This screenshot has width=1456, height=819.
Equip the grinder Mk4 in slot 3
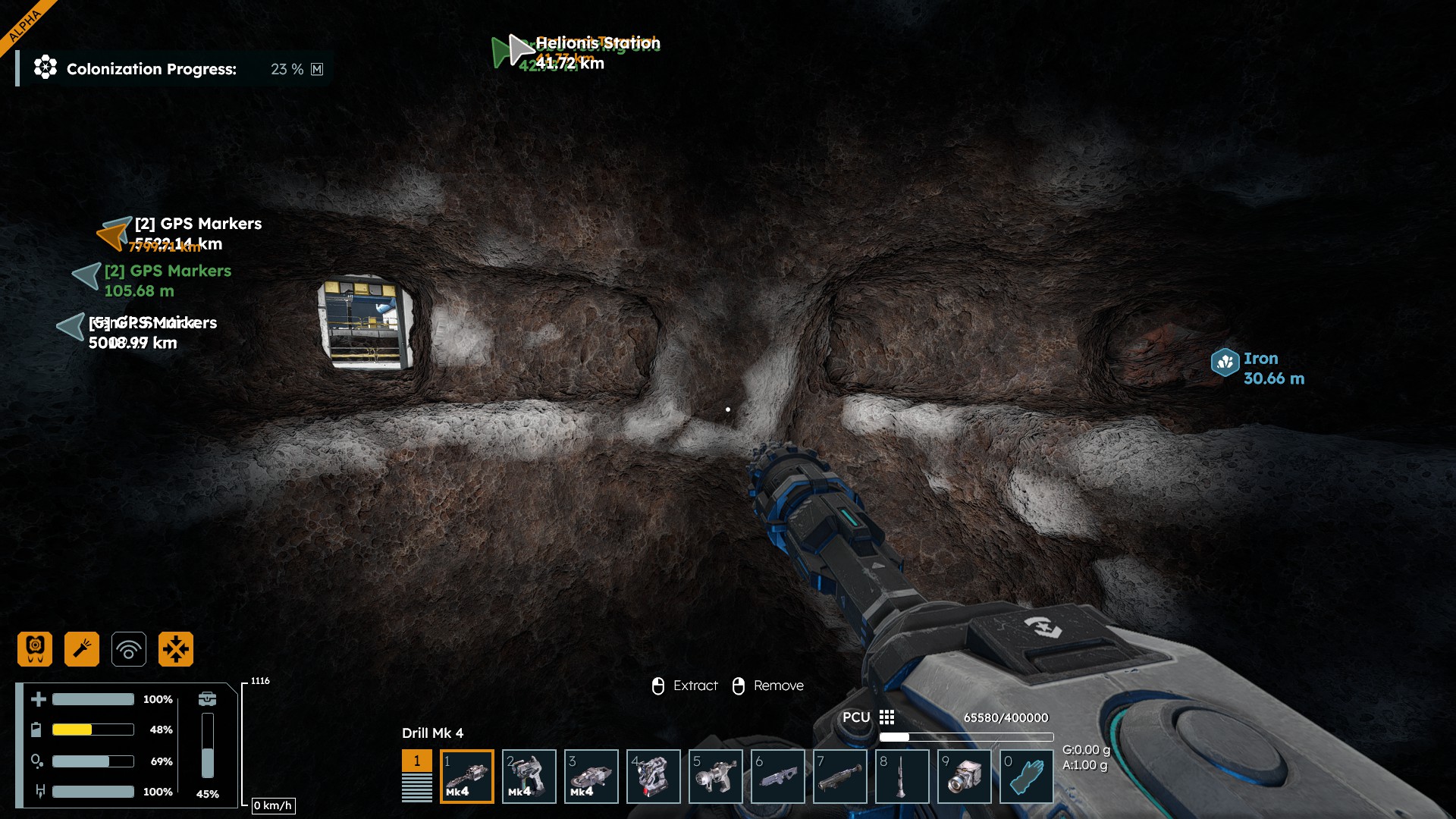591,776
